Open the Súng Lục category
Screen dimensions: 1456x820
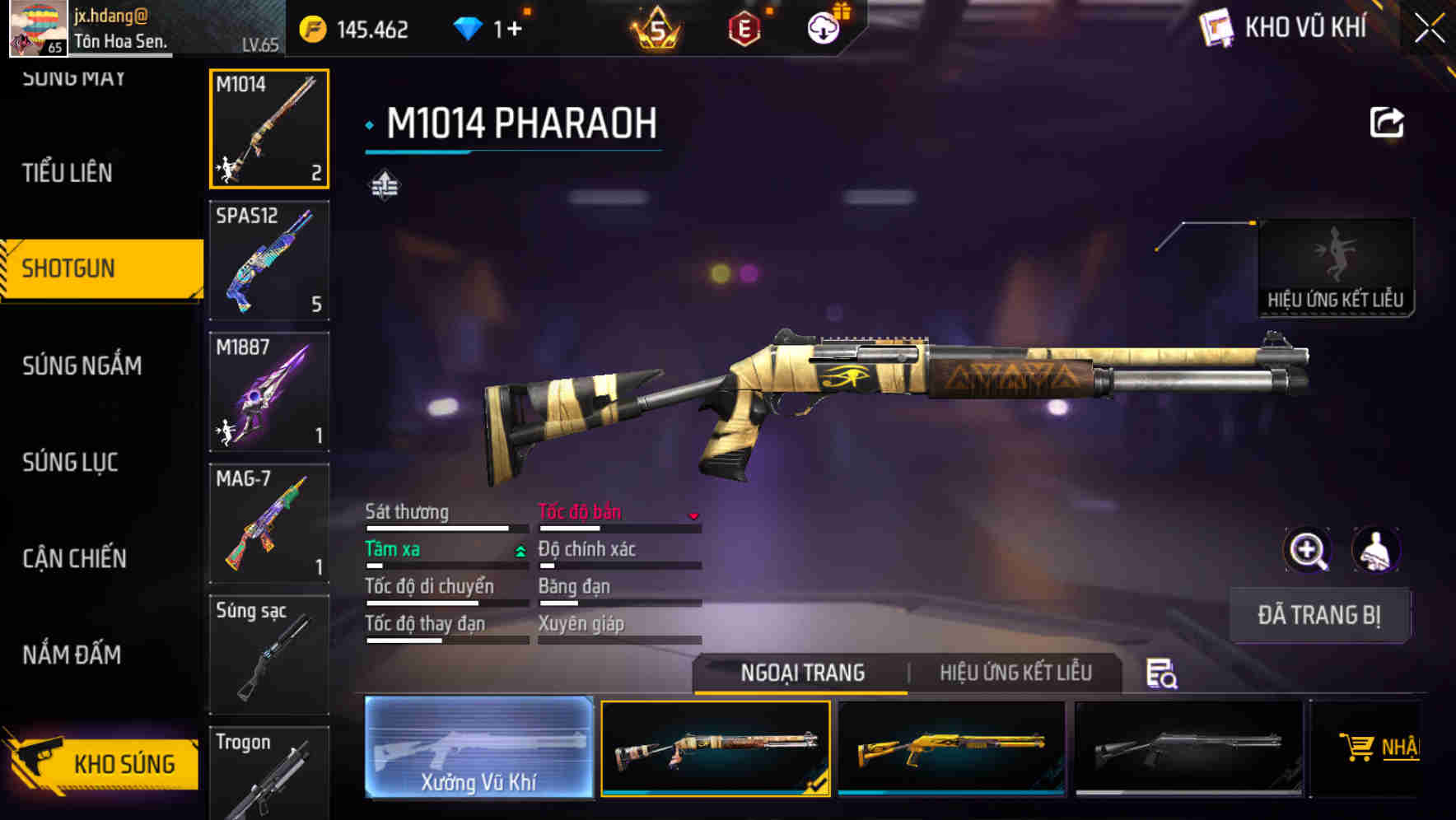[x=71, y=463]
